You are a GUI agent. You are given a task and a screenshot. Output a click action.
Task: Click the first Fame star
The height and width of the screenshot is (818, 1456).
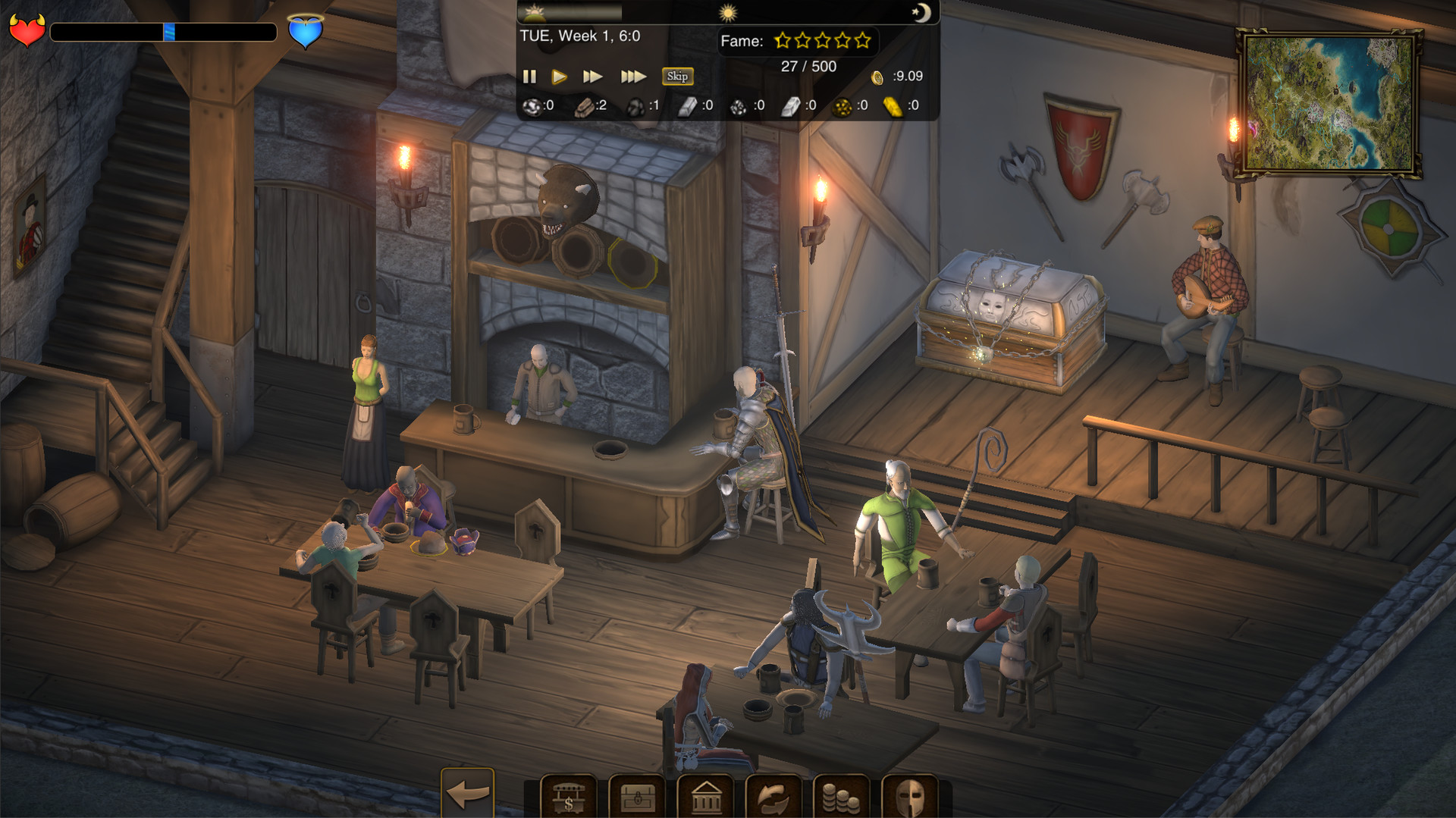[780, 39]
